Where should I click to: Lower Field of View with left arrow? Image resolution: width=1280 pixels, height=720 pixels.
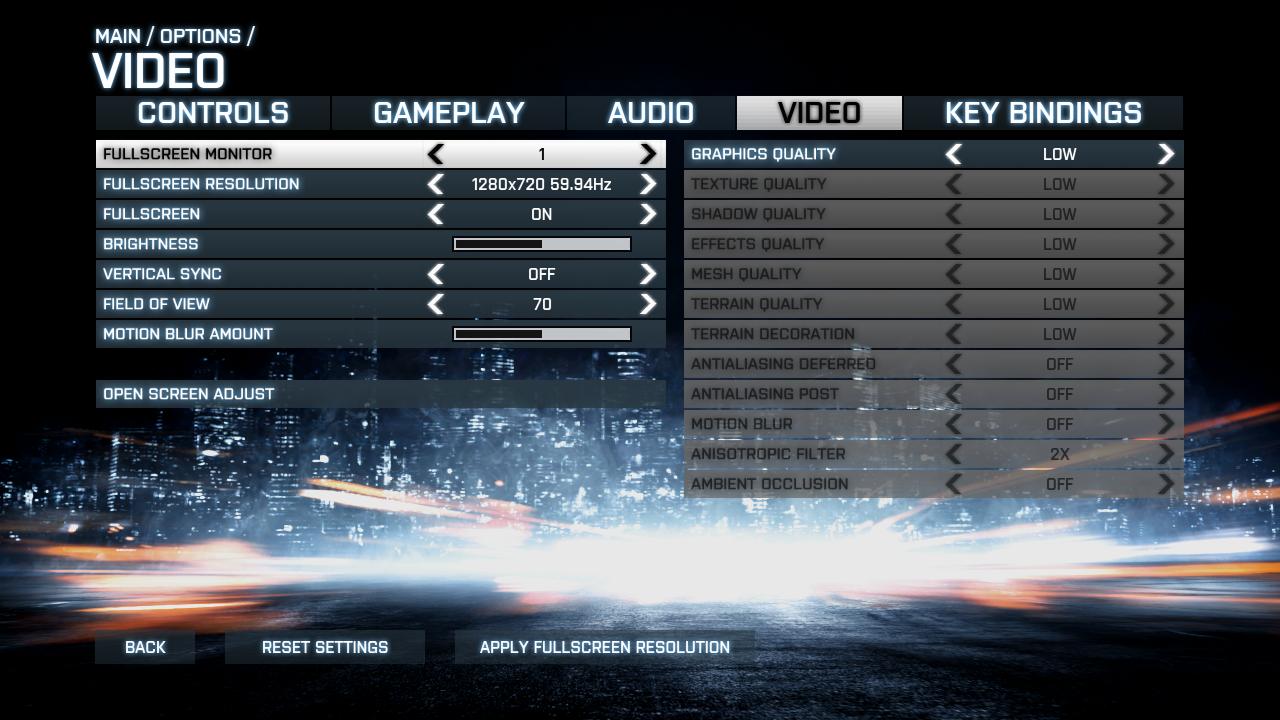pyautogui.click(x=436, y=304)
